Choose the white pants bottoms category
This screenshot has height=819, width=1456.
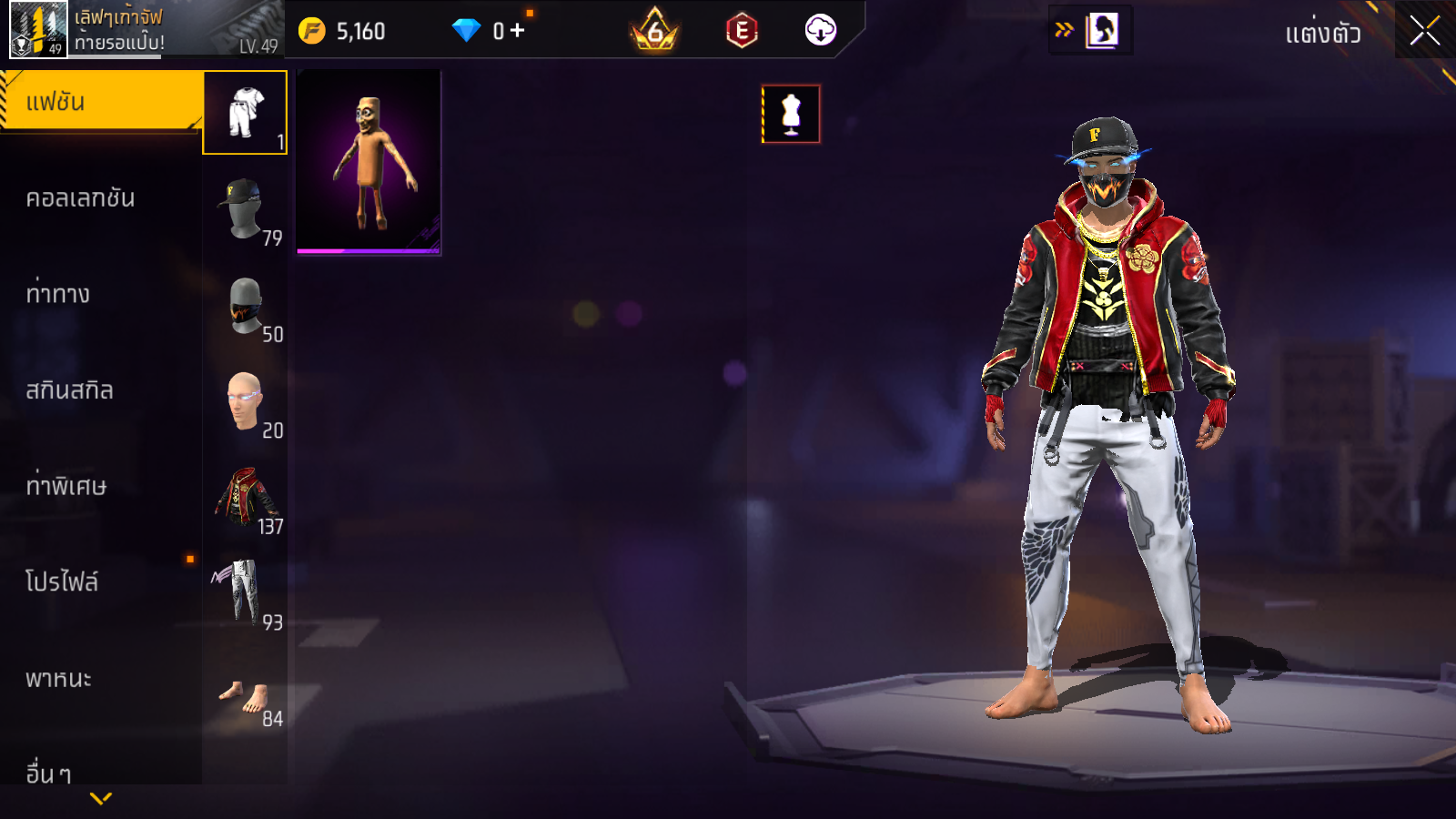click(x=245, y=593)
